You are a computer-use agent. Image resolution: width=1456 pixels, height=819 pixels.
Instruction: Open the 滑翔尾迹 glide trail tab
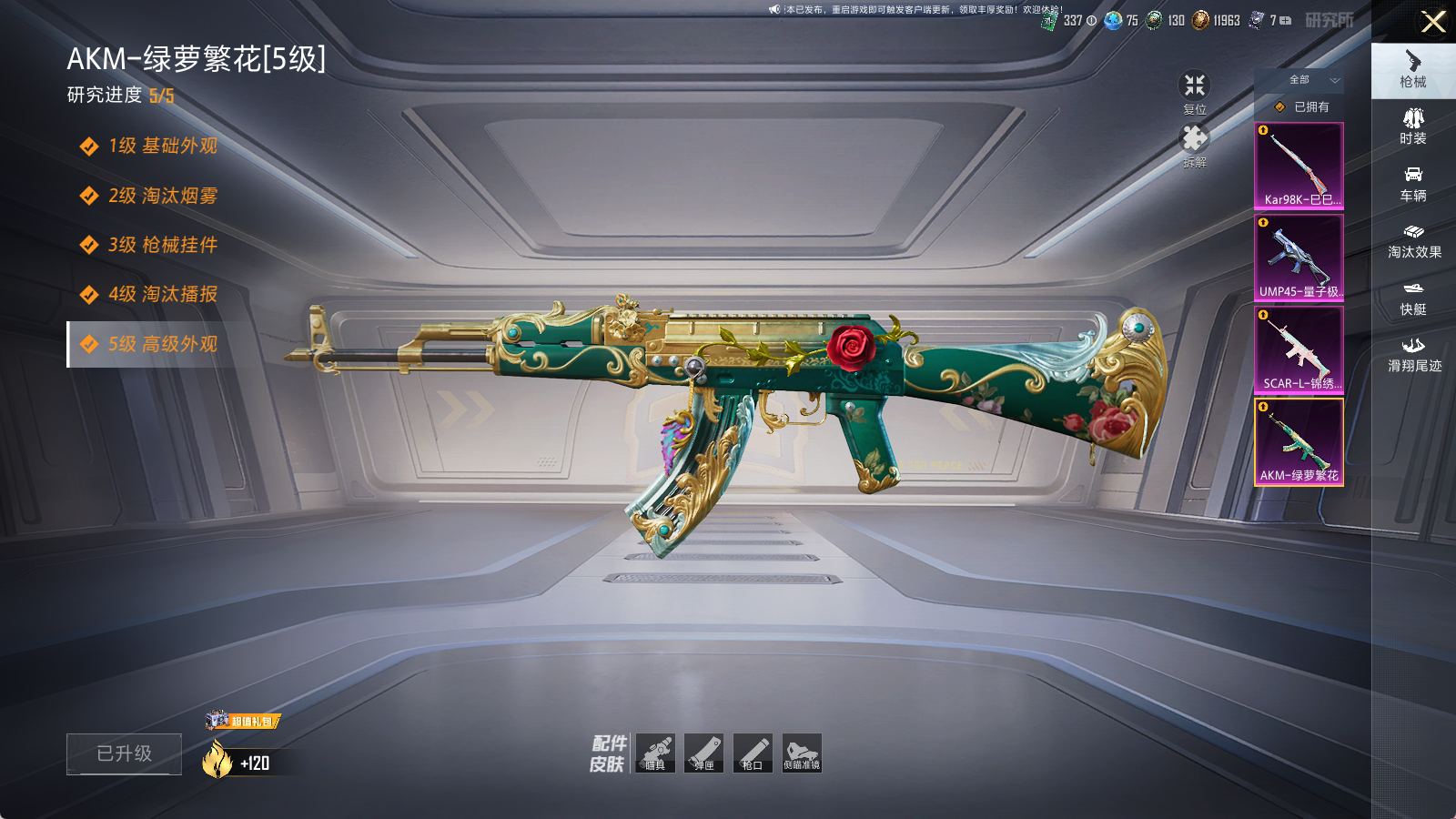point(1413,355)
